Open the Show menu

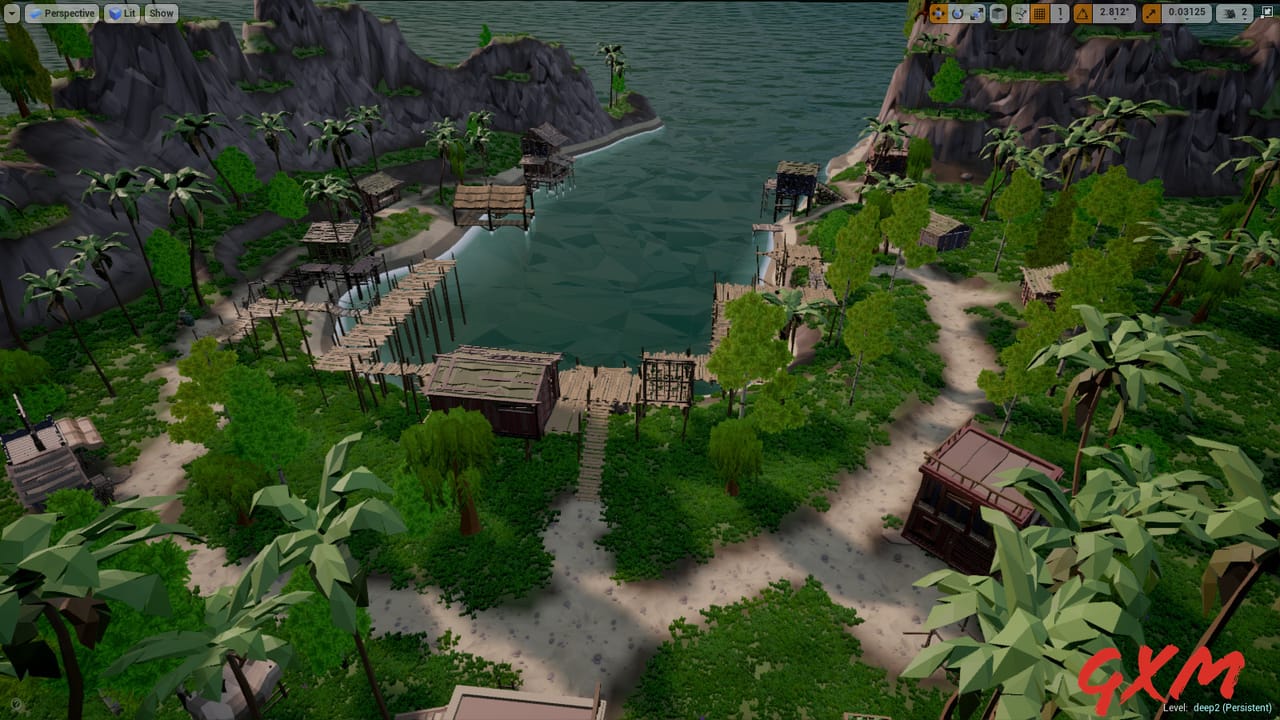click(x=160, y=13)
